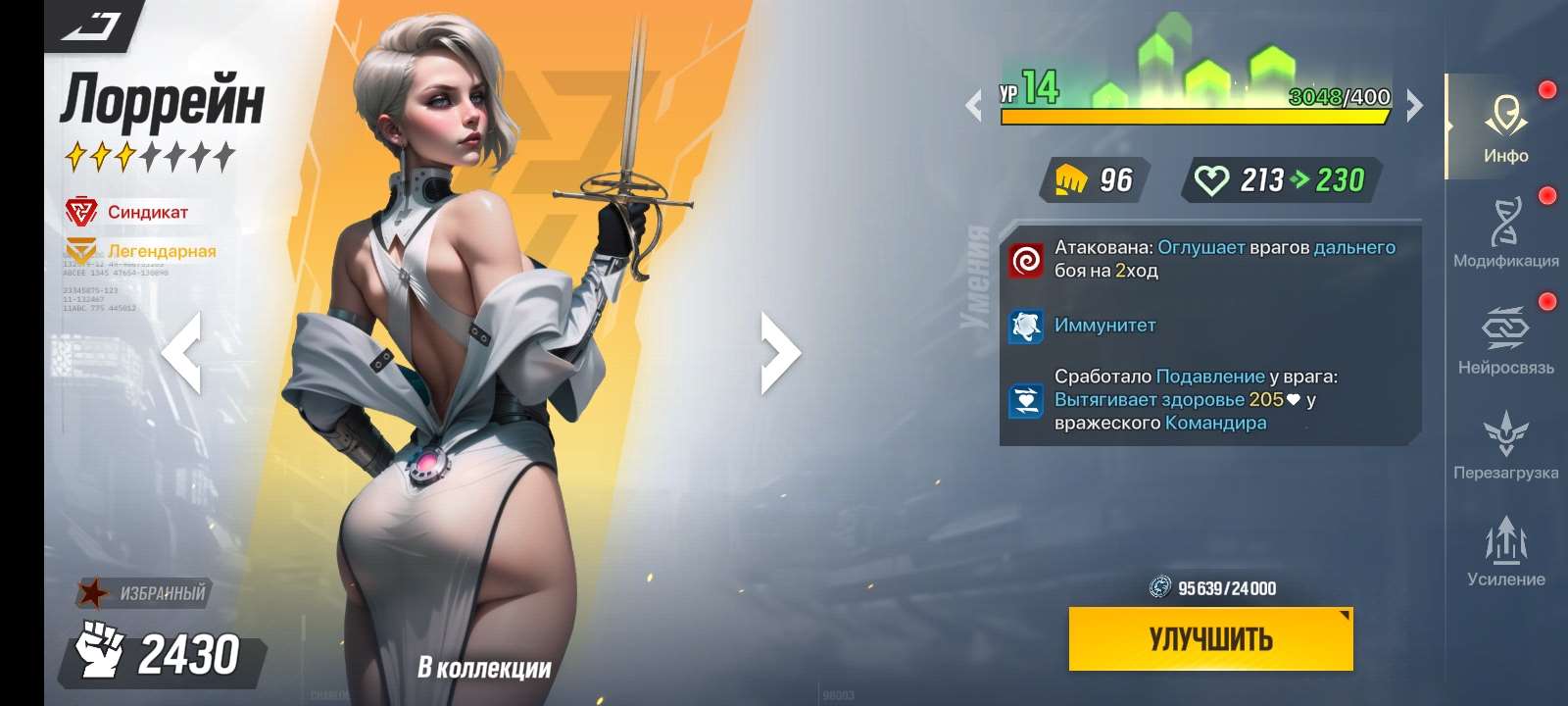Click the heart health icon
The width and height of the screenshot is (1568, 706).
(x=1212, y=179)
